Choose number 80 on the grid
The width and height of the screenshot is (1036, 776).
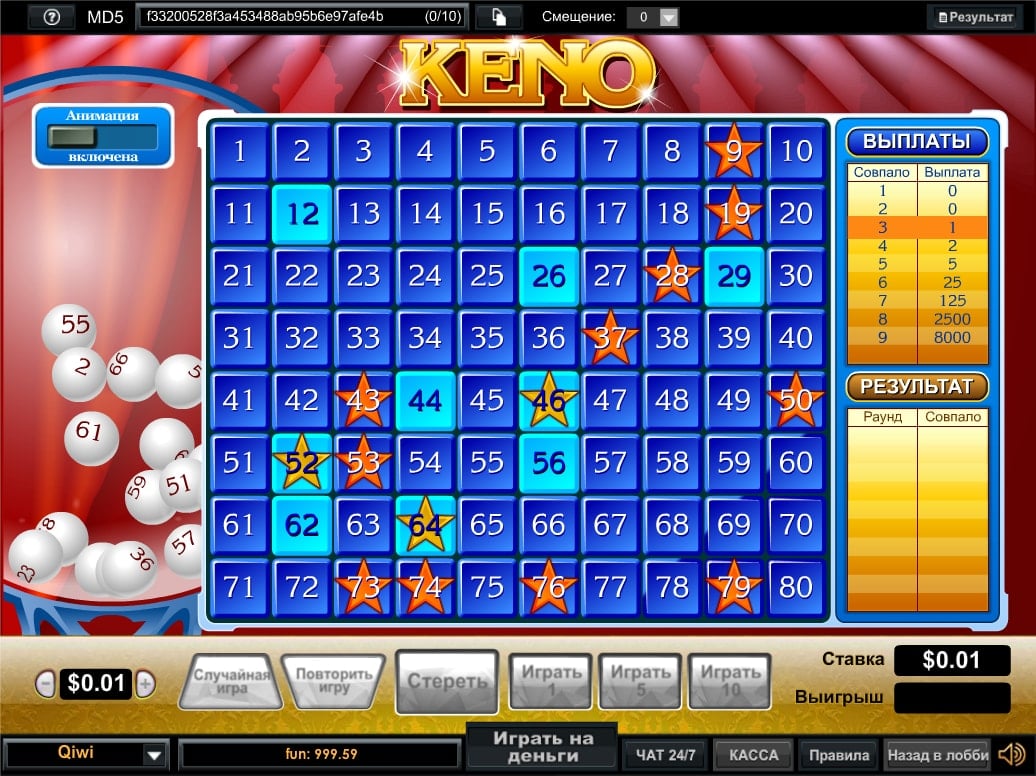tap(796, 587)
